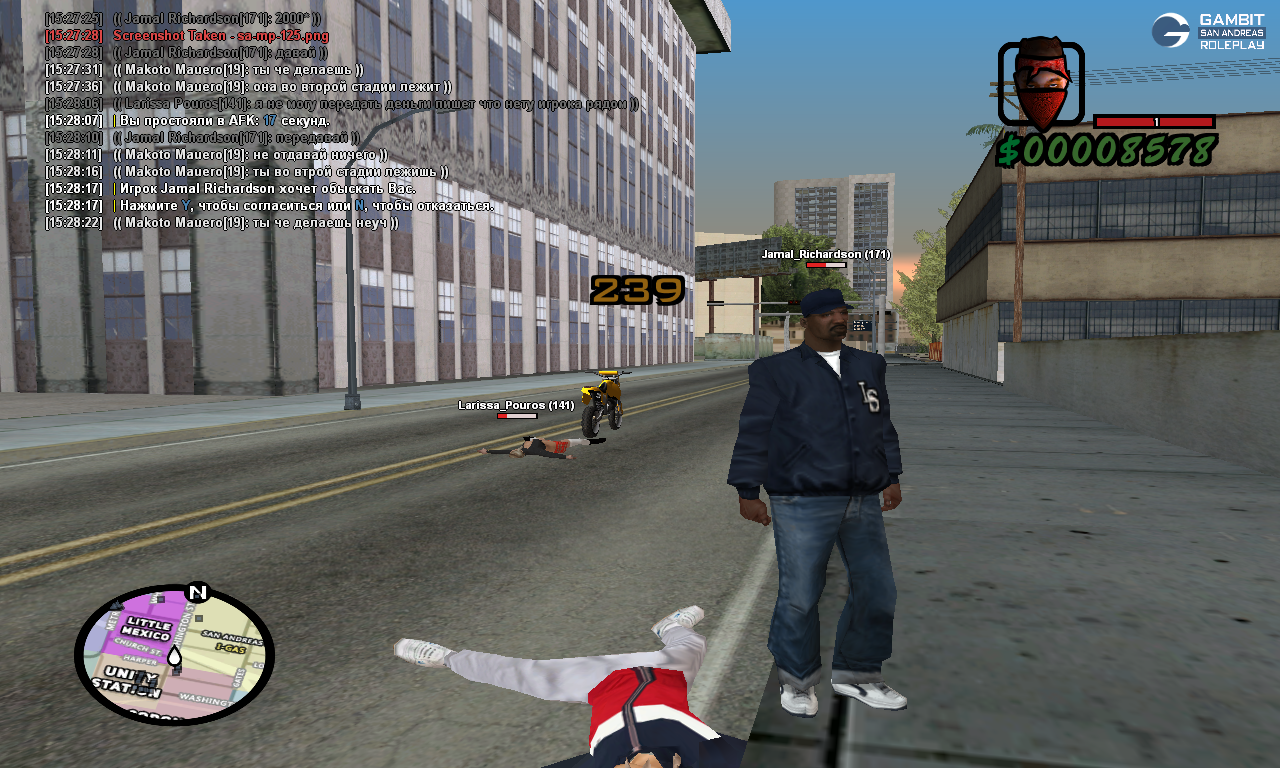Click the Larissa_Pouros (141) name tag
Viewport: 1280px width, 768px height.
[x=516, y=405]
